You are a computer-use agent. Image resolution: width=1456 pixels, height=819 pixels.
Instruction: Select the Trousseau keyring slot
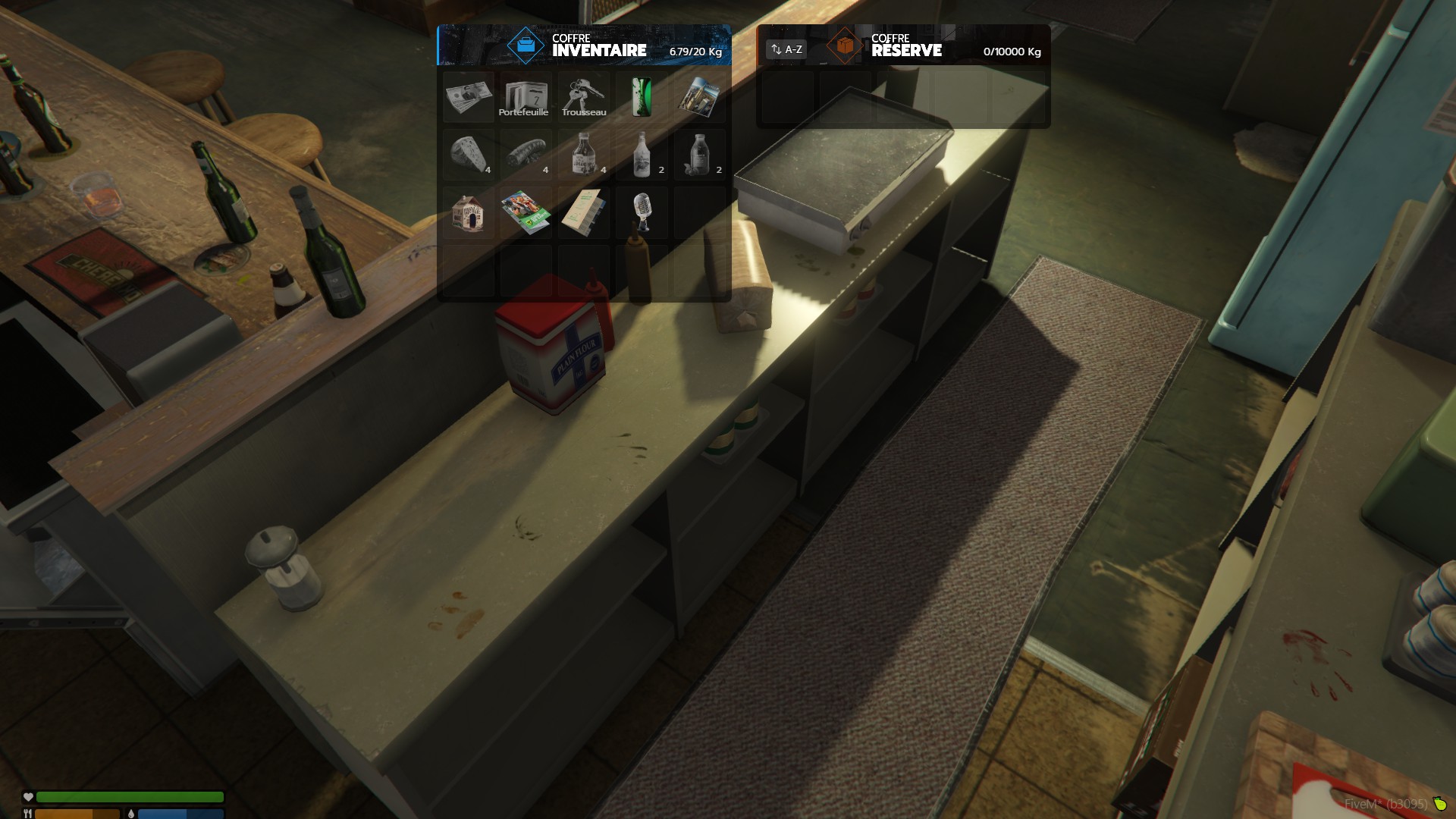[x=583, y=97]
